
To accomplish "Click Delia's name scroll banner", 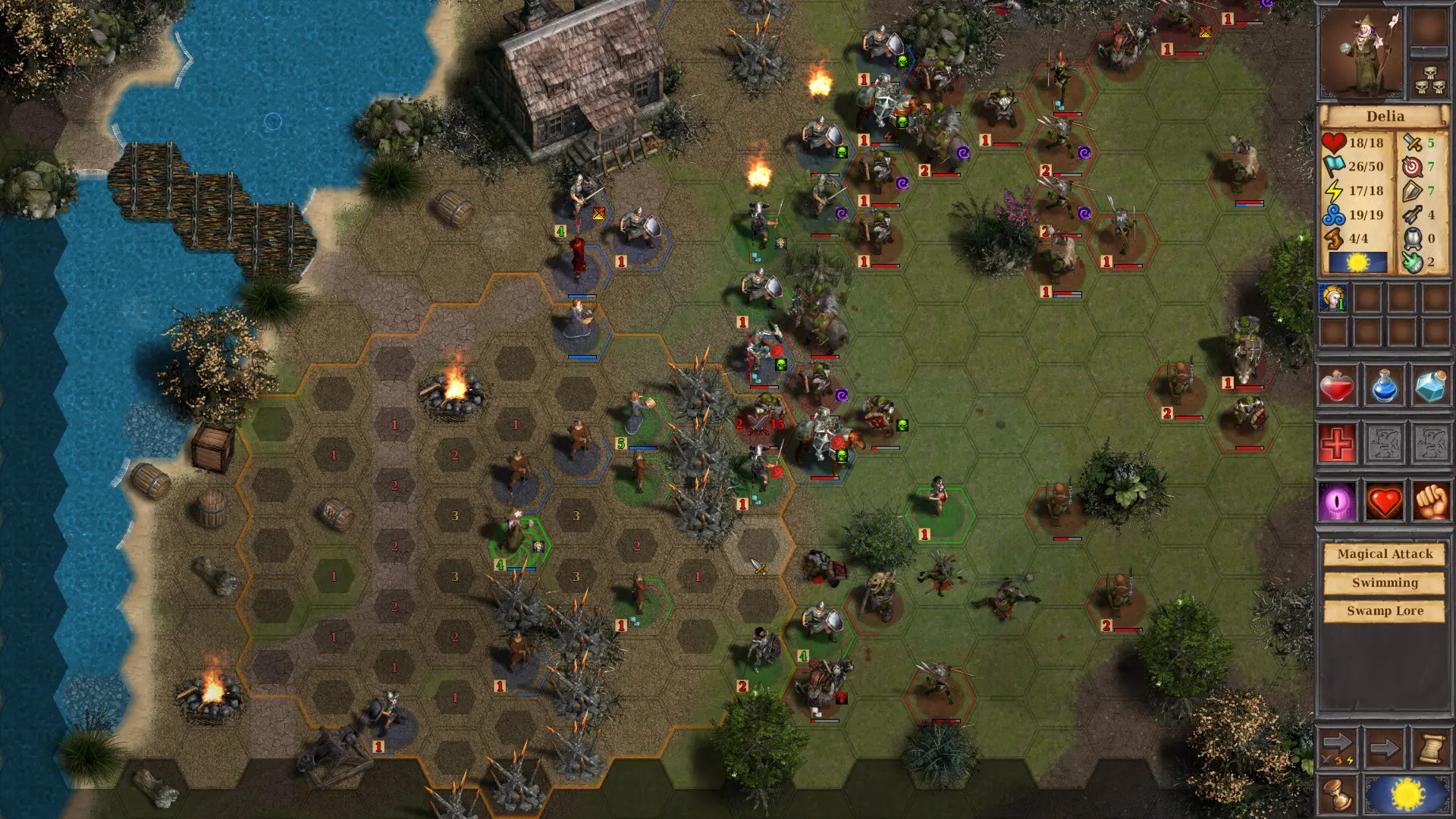I will (x=1385, y=115).
